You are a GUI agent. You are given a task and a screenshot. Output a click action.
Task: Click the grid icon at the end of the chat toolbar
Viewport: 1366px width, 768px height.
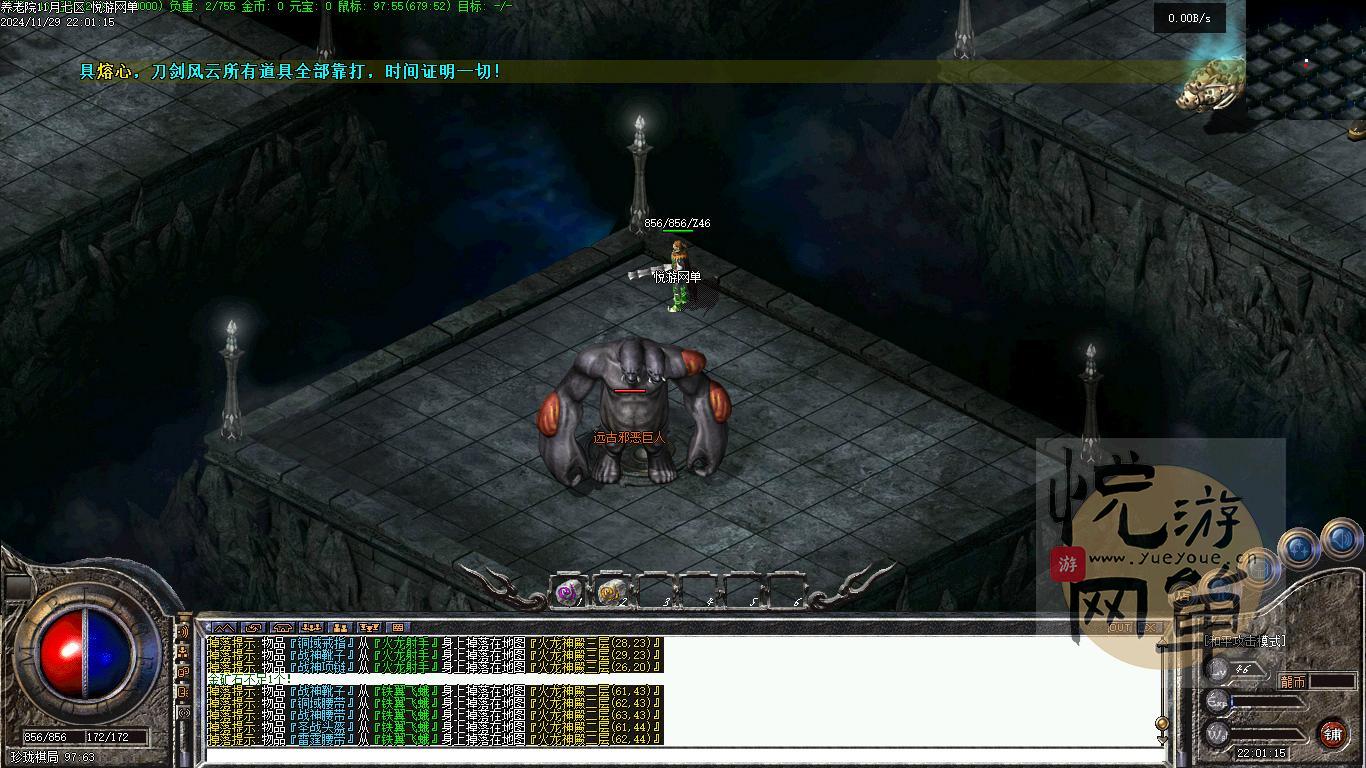397,627
